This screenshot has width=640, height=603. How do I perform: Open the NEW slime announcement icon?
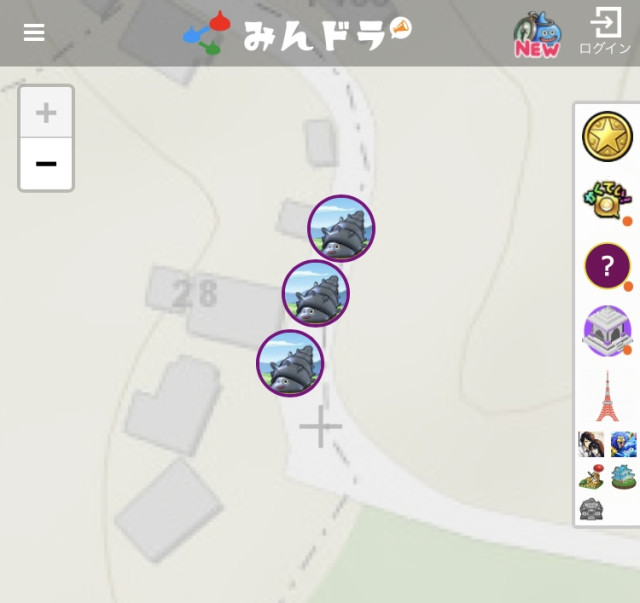pos(537,34)
